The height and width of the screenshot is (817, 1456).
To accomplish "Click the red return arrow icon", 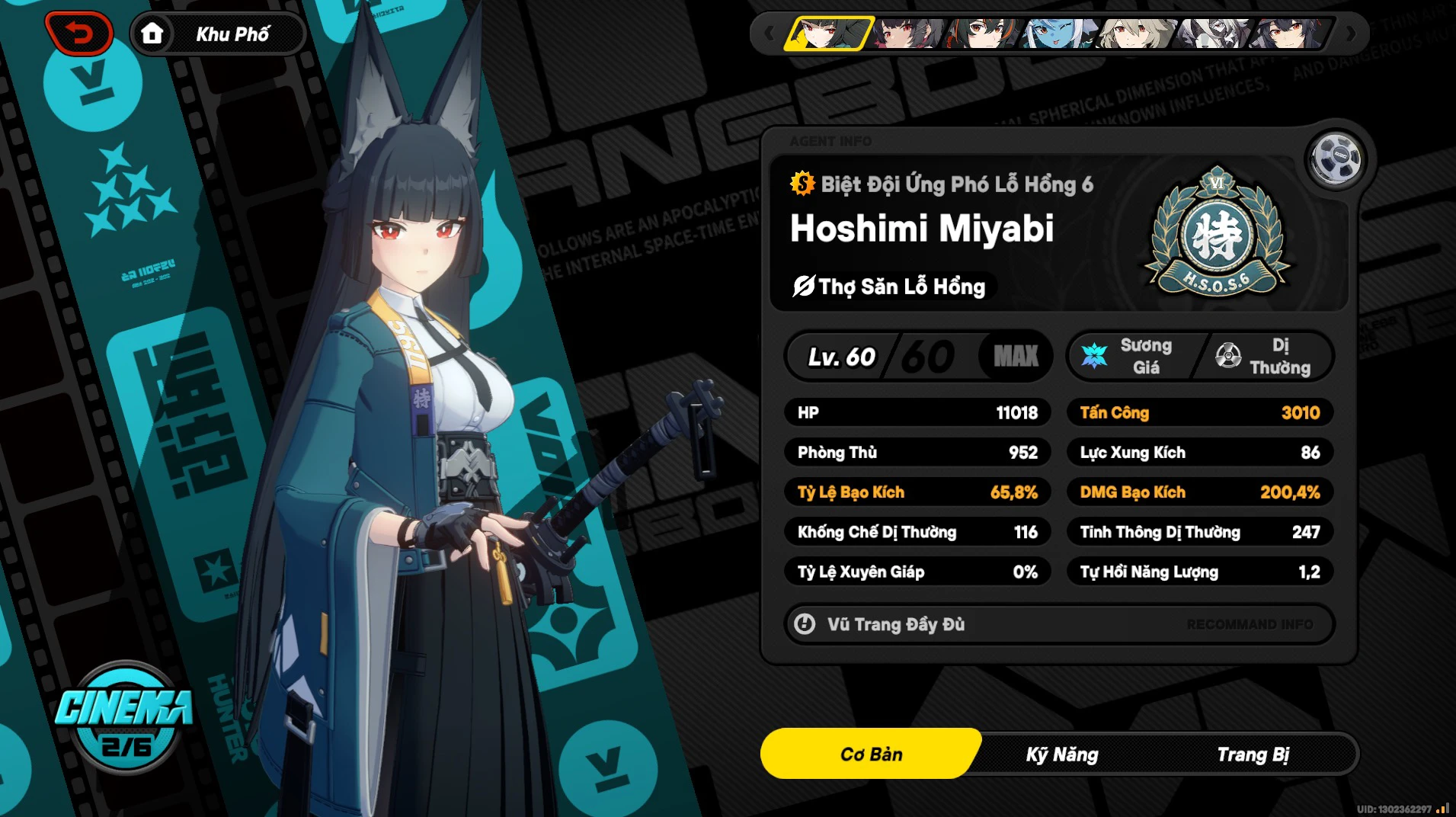I will (80, 33).
